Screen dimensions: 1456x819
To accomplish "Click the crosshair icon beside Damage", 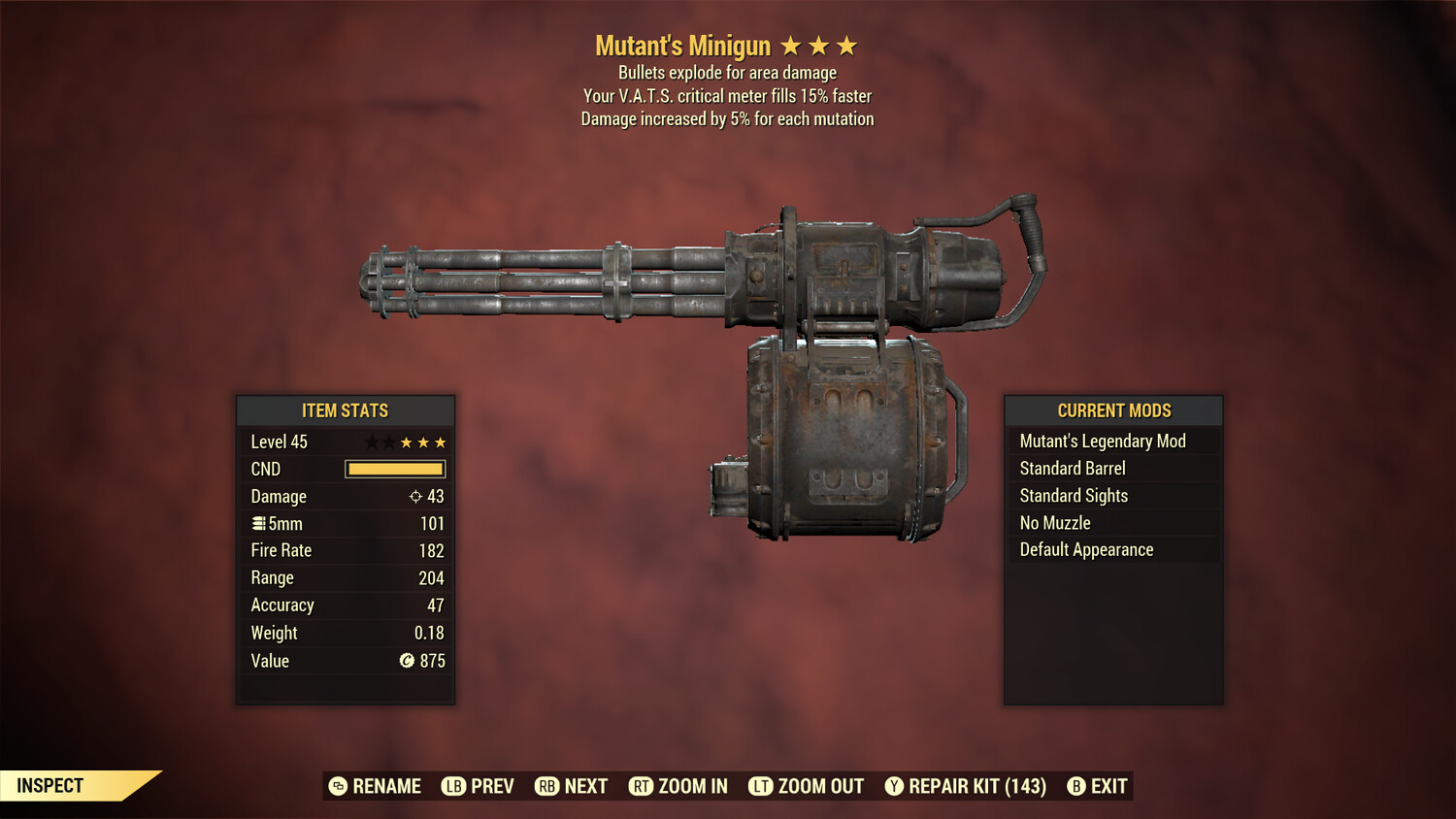I will point(417,497).
